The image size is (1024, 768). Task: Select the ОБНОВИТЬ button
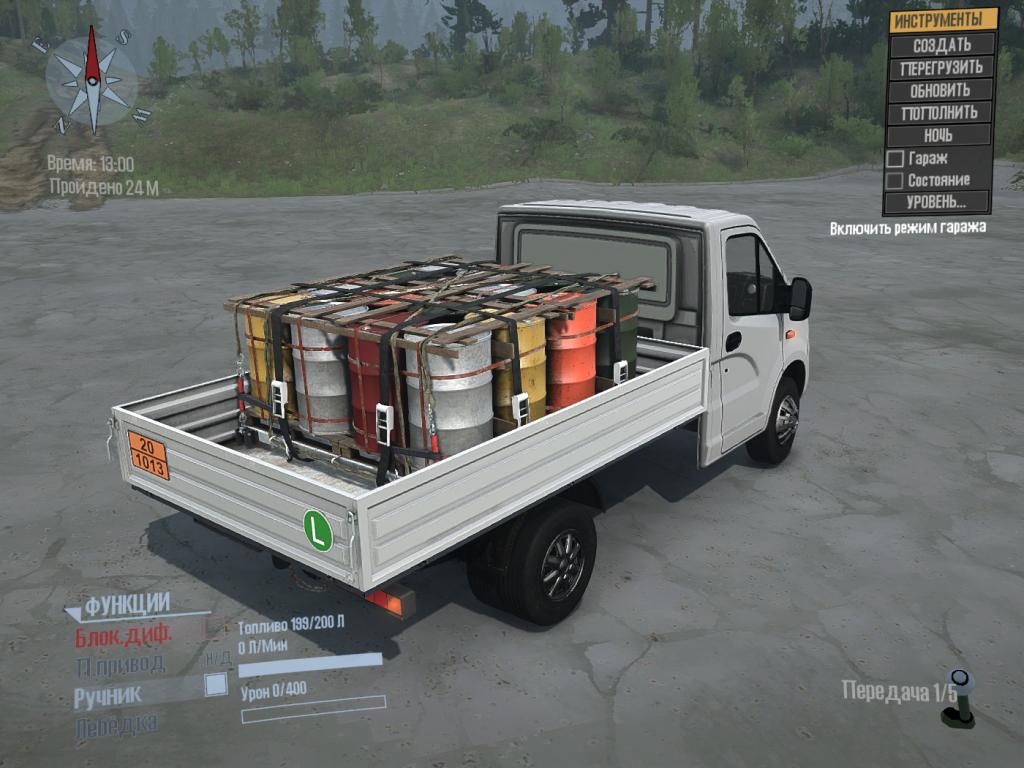pyautogui.click(x=940, y=90)
